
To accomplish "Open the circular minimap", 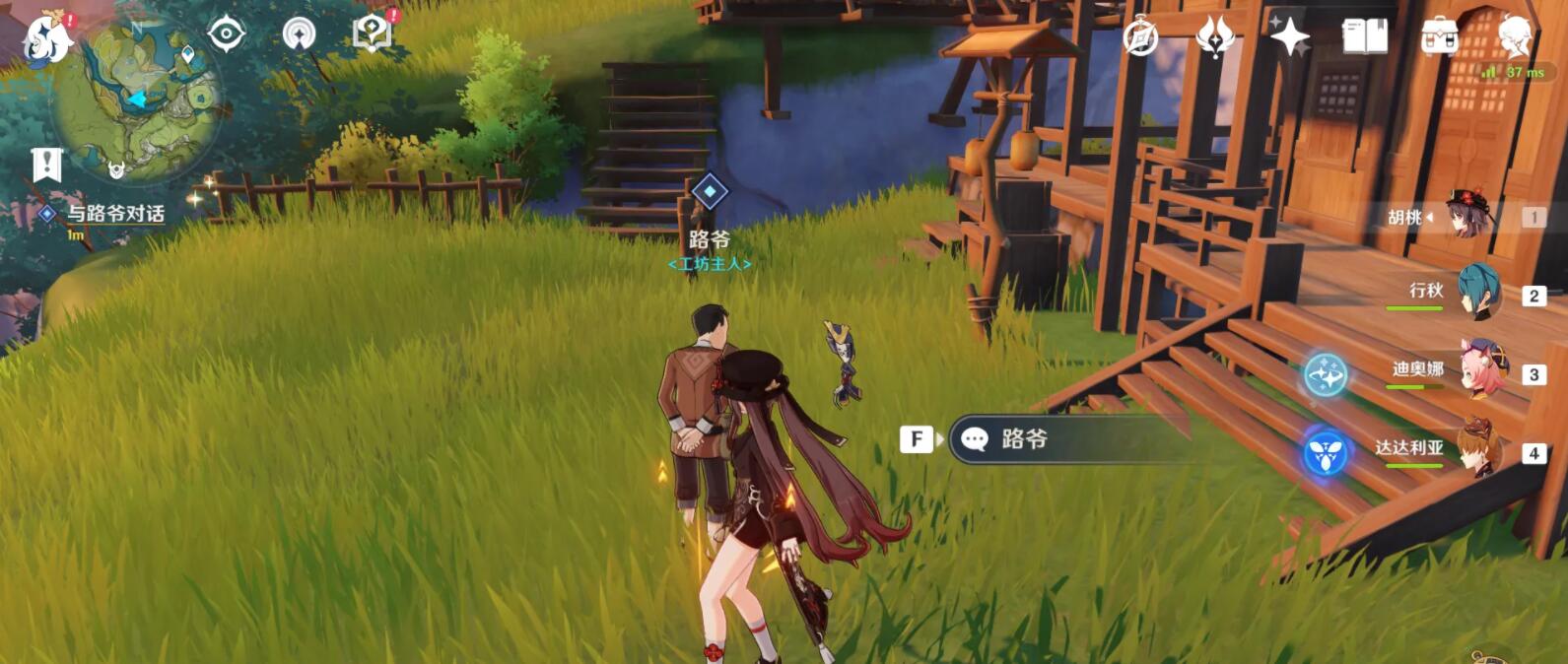I will (136, 99).
